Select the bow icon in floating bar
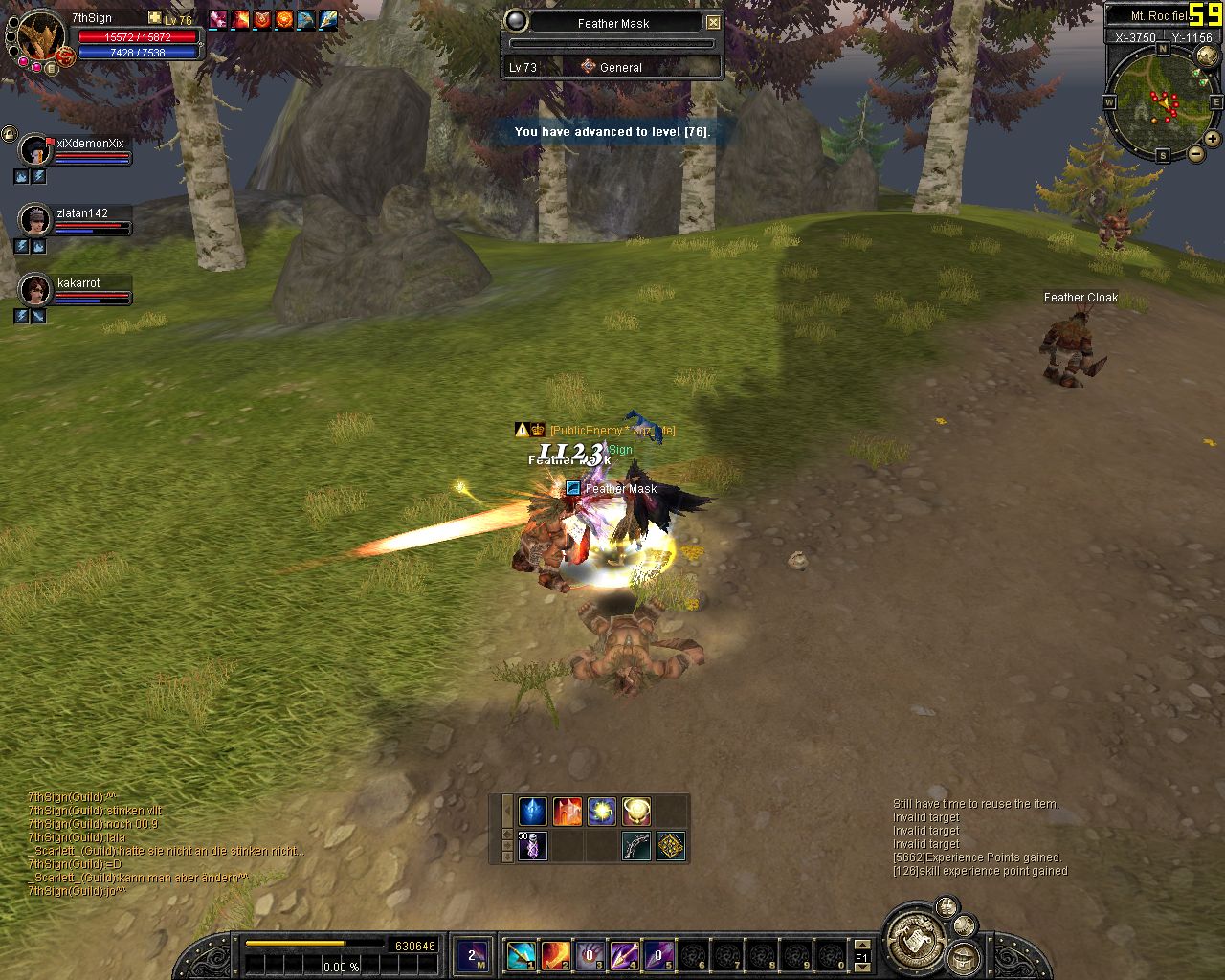Screen dimensions: 1225x980 tap(635, 846)
